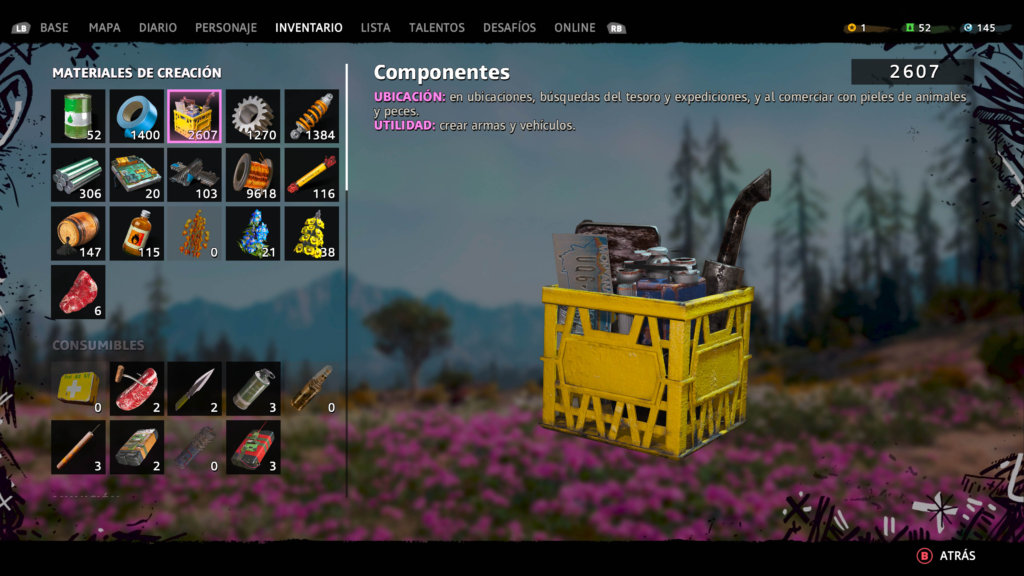The height and width of the screenshot is (576, 1024).
Task: Select the blue duct tape slot
Action: pyautogui.click(x=136, y=117)
